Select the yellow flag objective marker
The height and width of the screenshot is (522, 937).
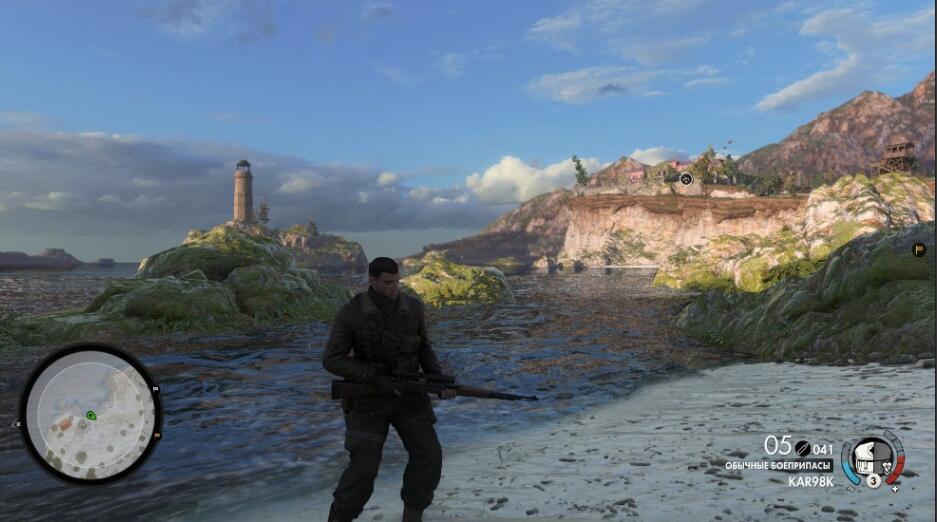point(919,250)
